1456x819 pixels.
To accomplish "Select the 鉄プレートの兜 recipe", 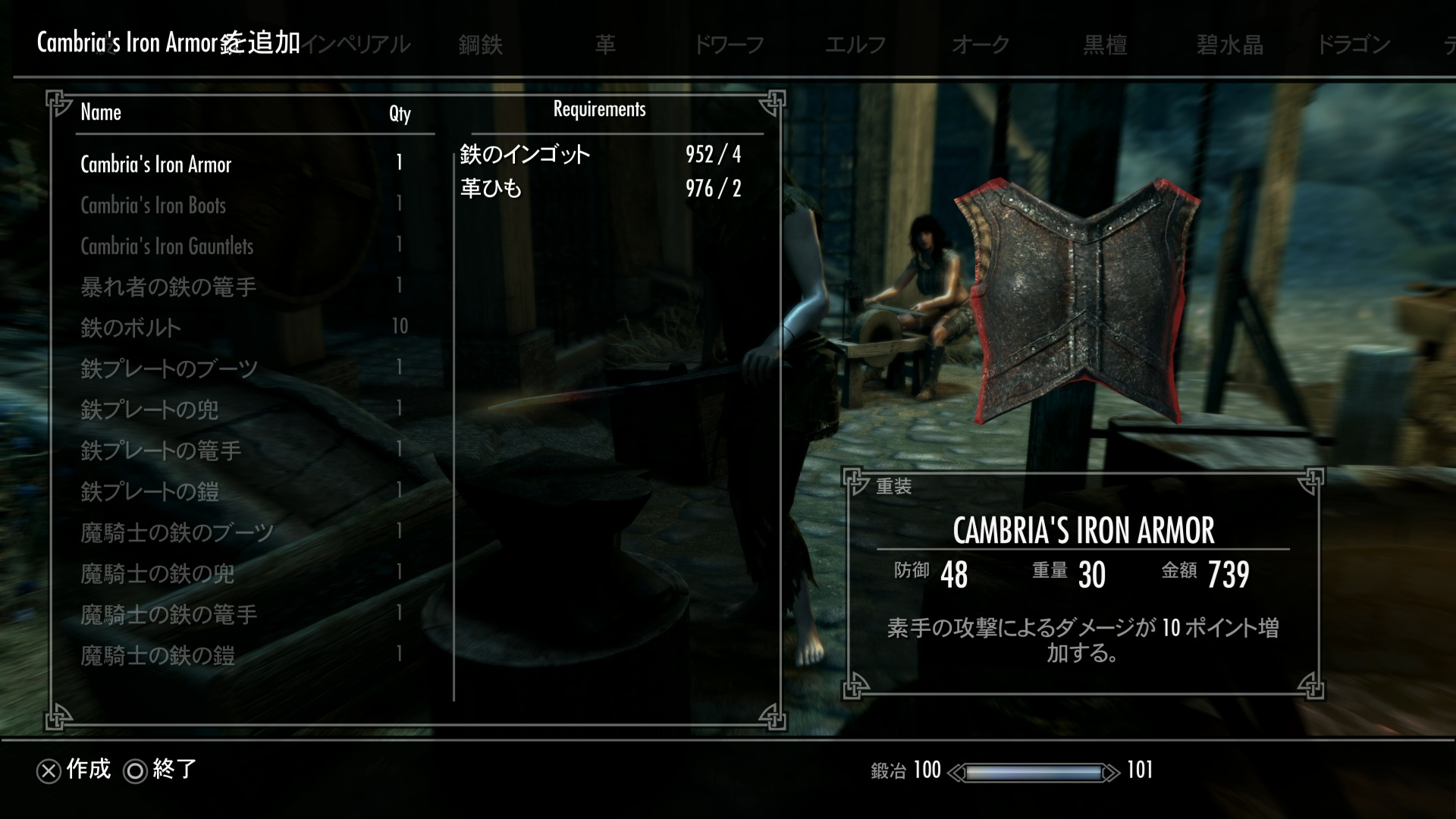I will (x=149, y=409).
